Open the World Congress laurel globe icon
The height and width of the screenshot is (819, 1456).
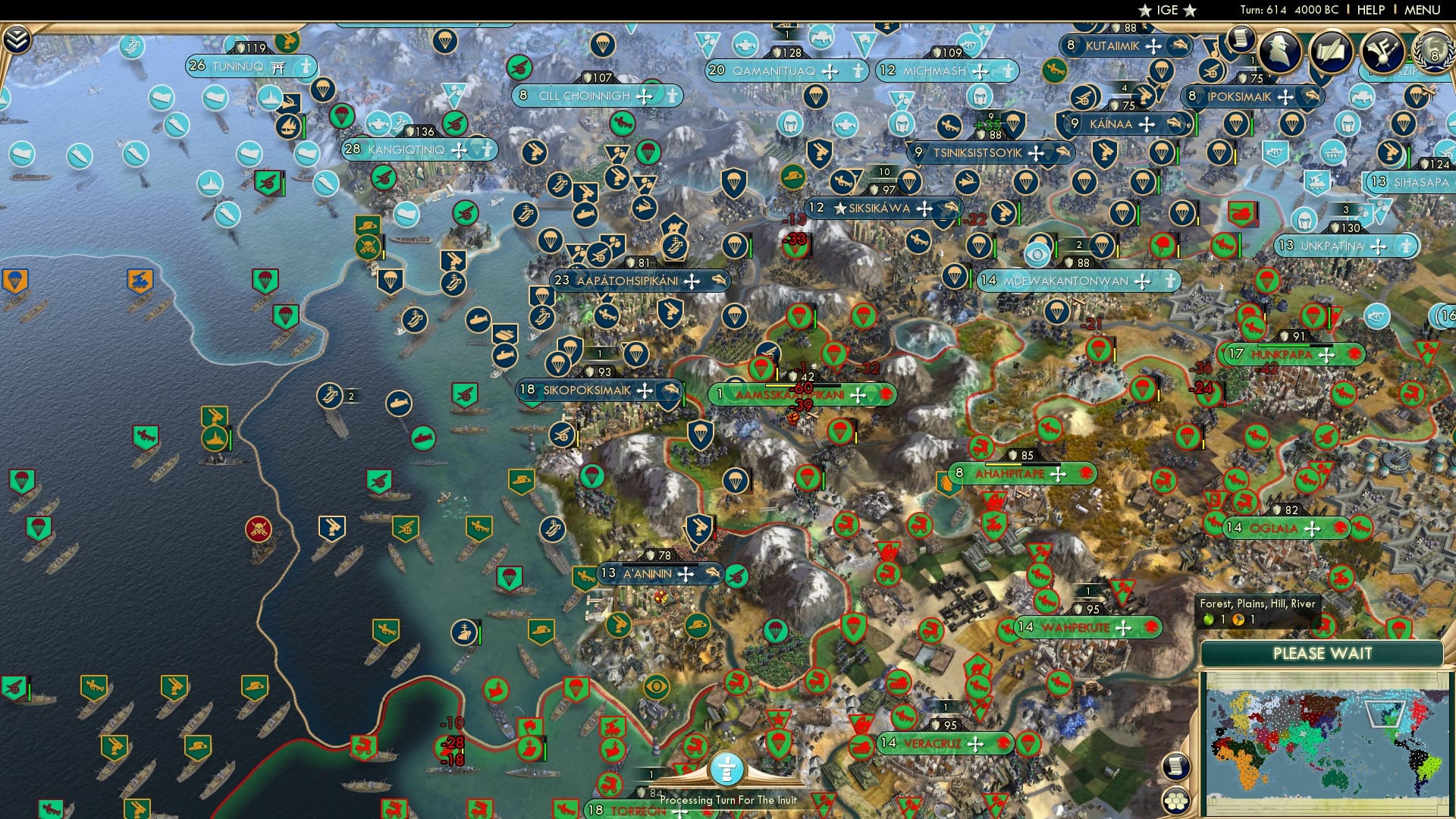[x=1433, y=53]
